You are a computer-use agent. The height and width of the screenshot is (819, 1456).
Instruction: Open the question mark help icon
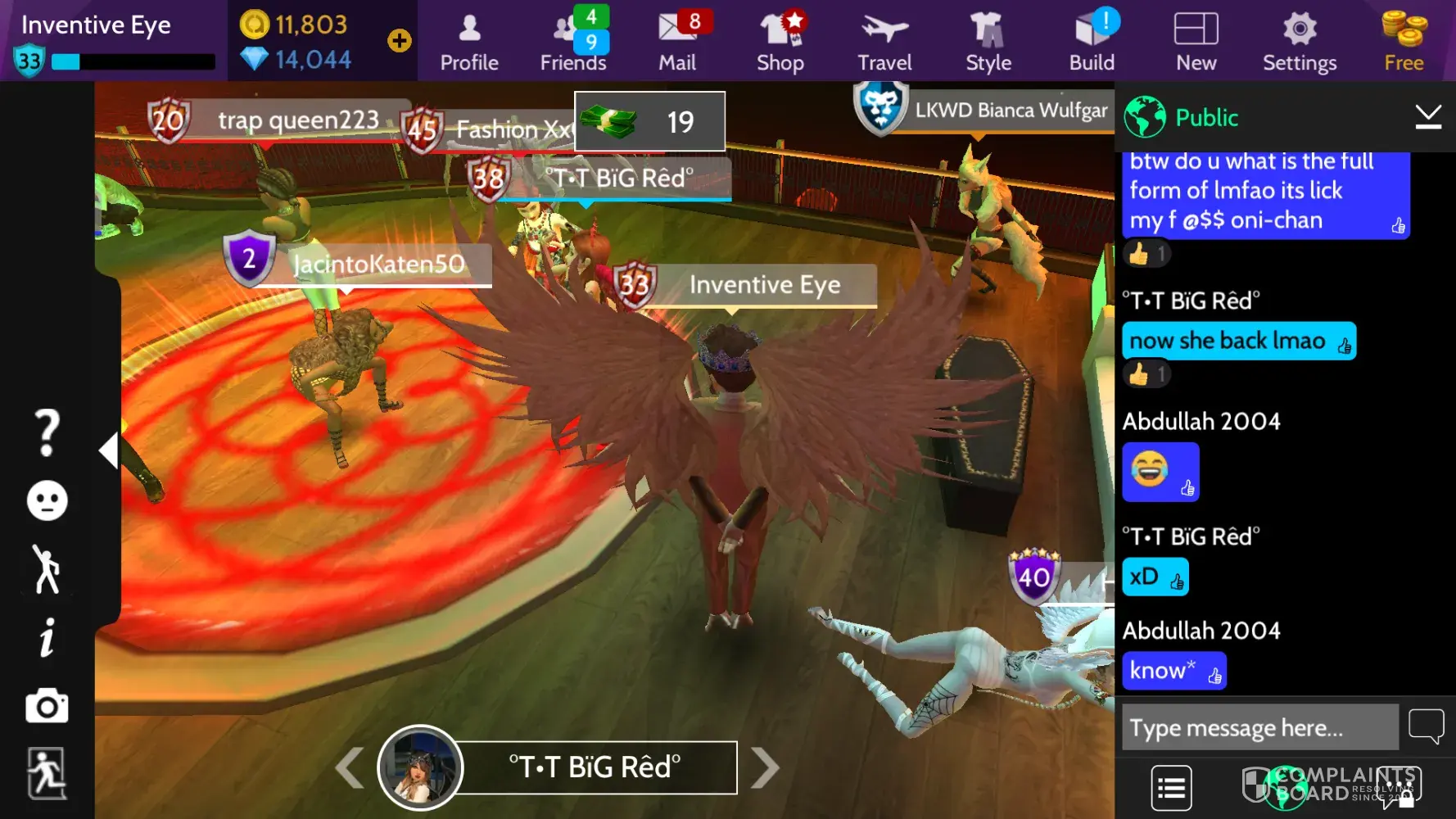pyautogui.click(x=47, y=432)
